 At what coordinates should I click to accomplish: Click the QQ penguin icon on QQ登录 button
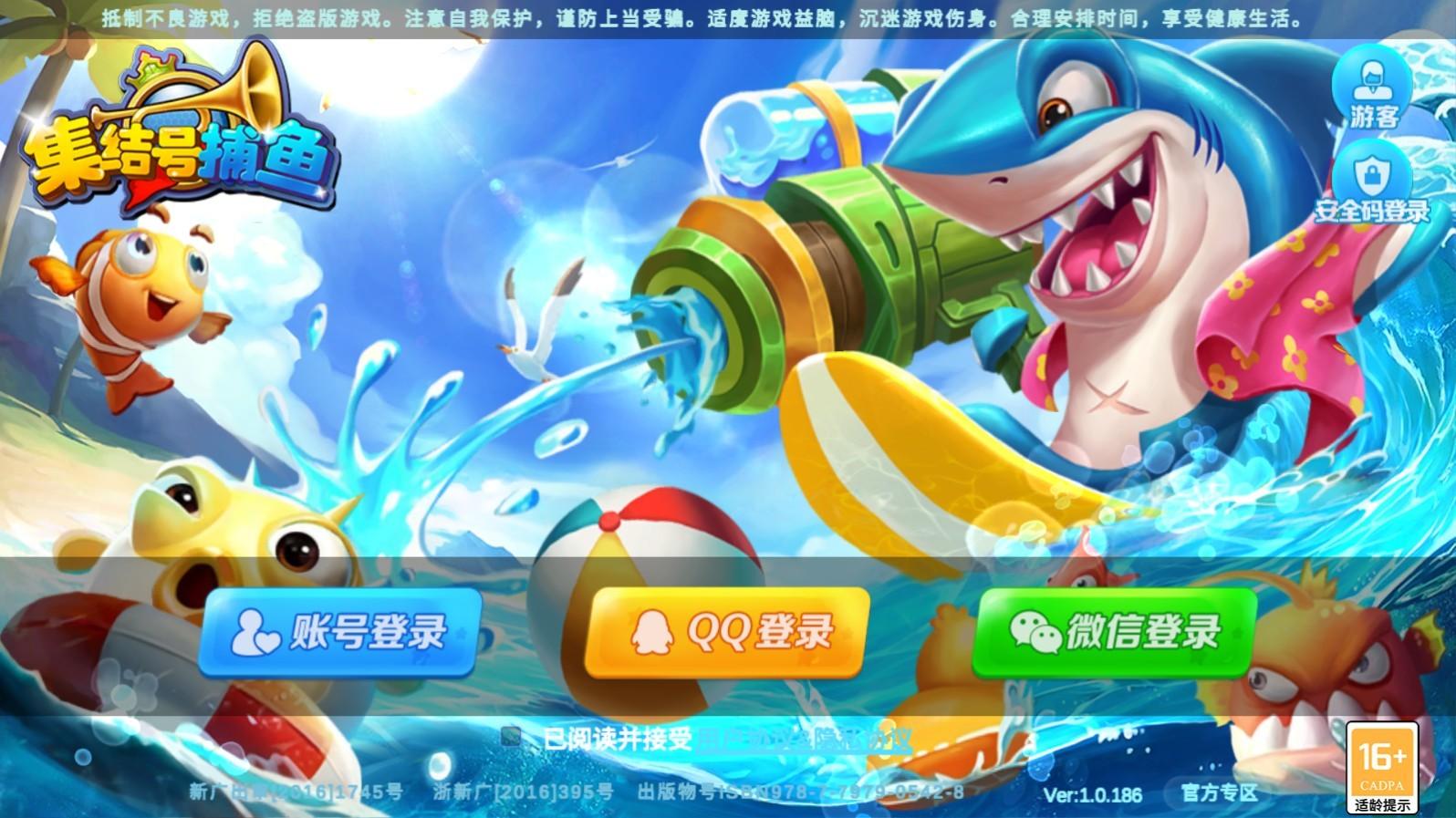651,631
